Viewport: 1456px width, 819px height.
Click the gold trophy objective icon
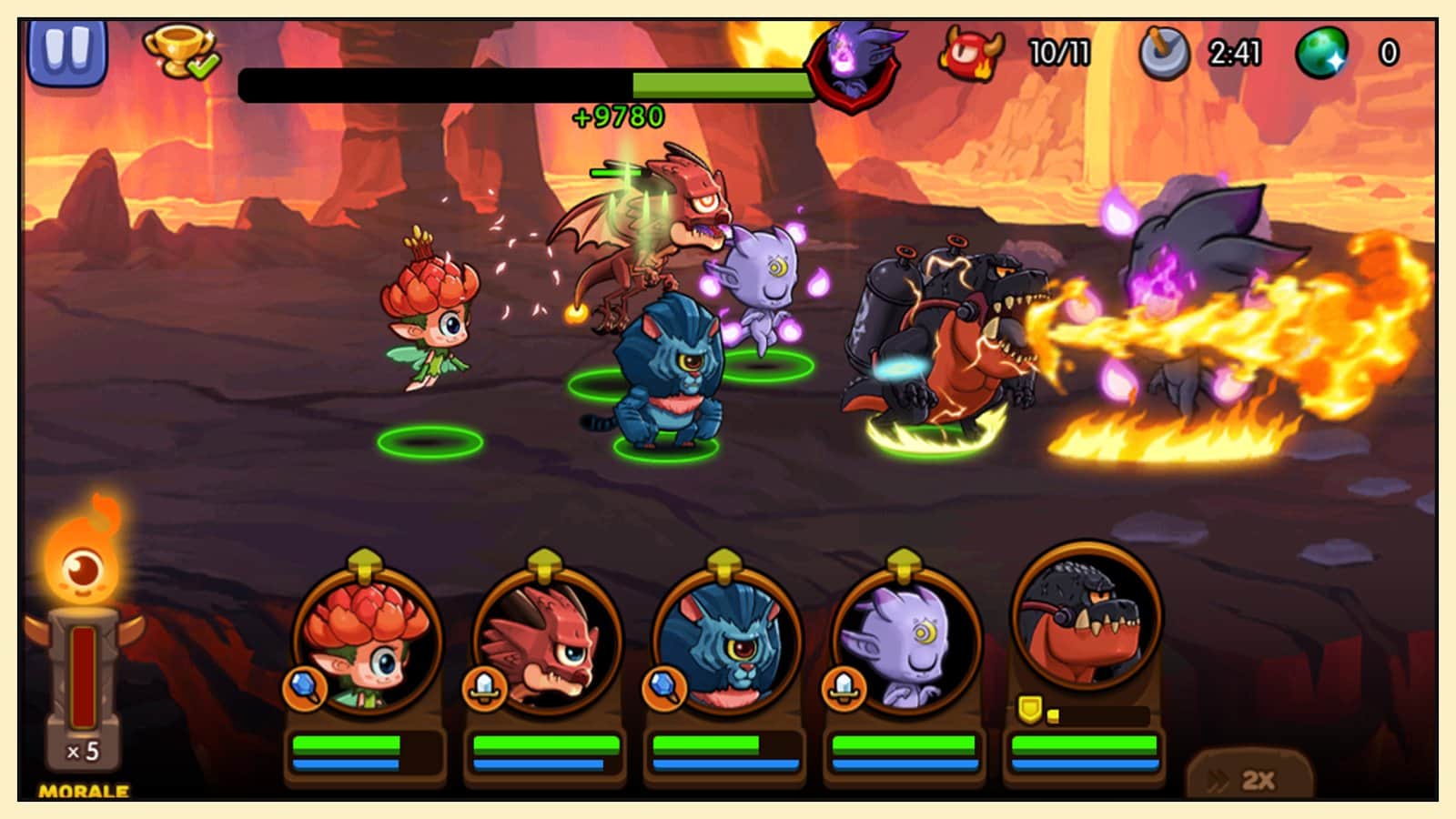pyautogui.click(x=180, y=52)
